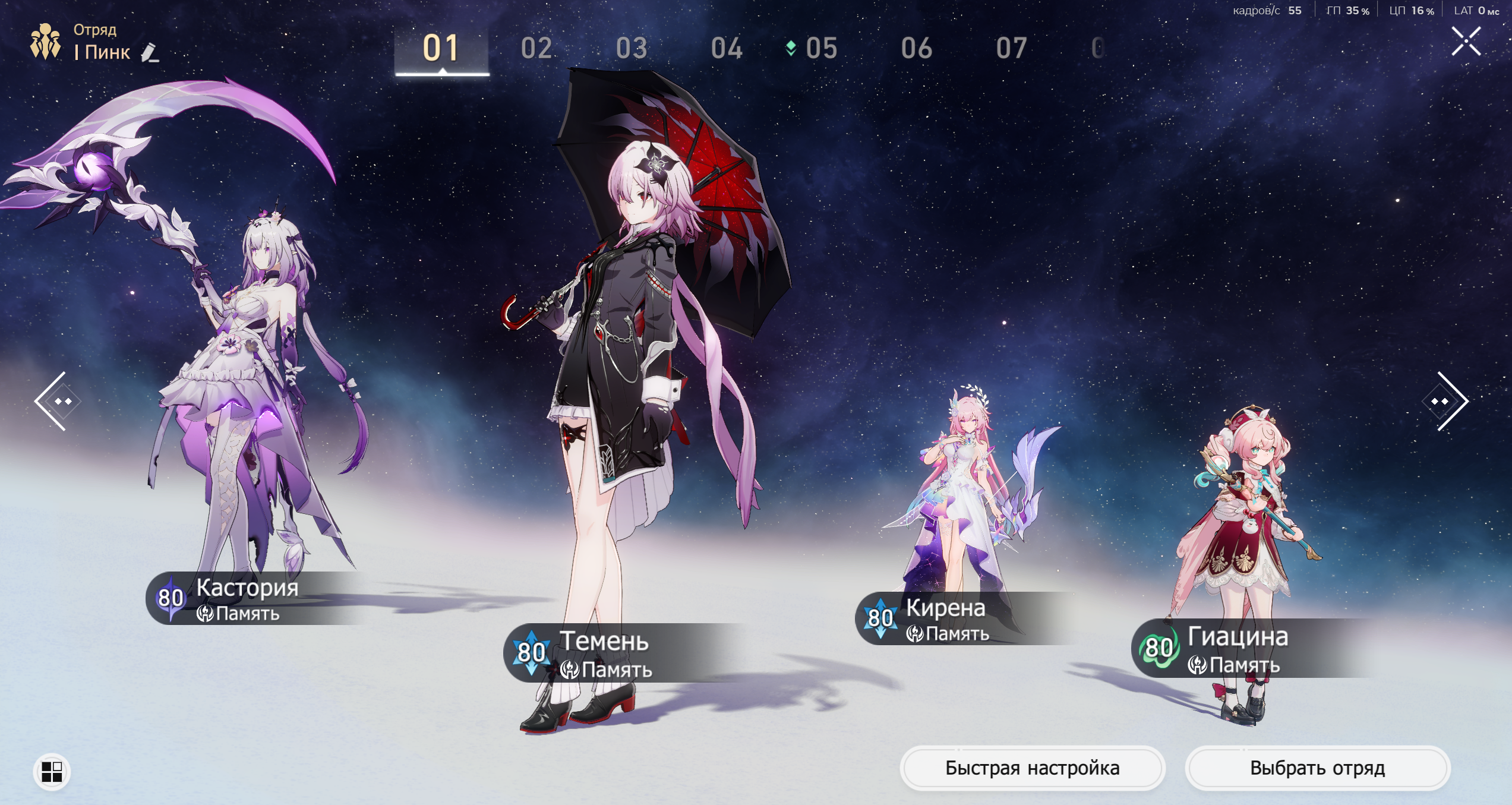Close the team setup screen
Viewport: 1512px width, 805px height.
click(x=1466, y=42)
